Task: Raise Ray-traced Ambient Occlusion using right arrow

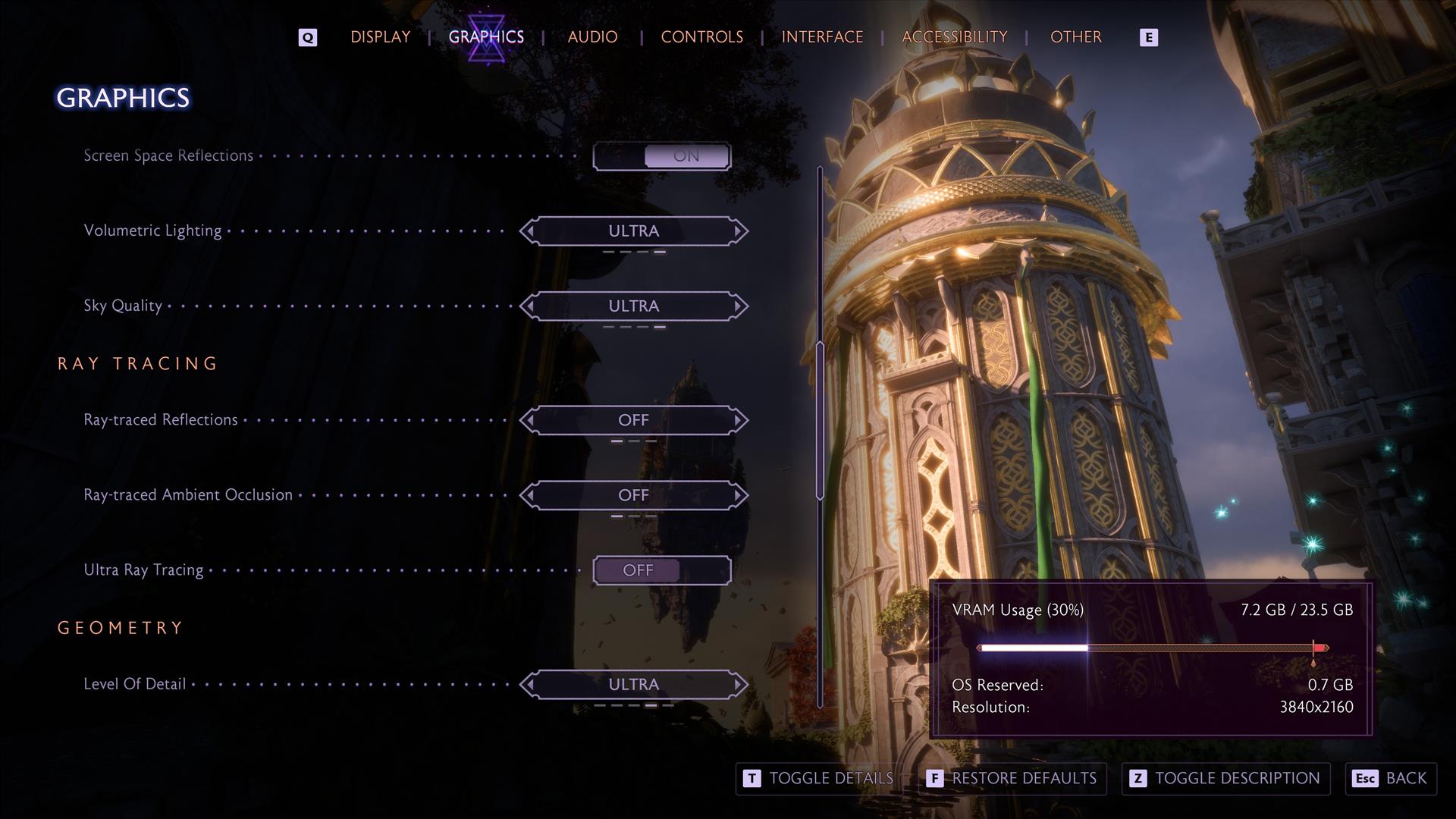Action: click(x=738, y=495)
